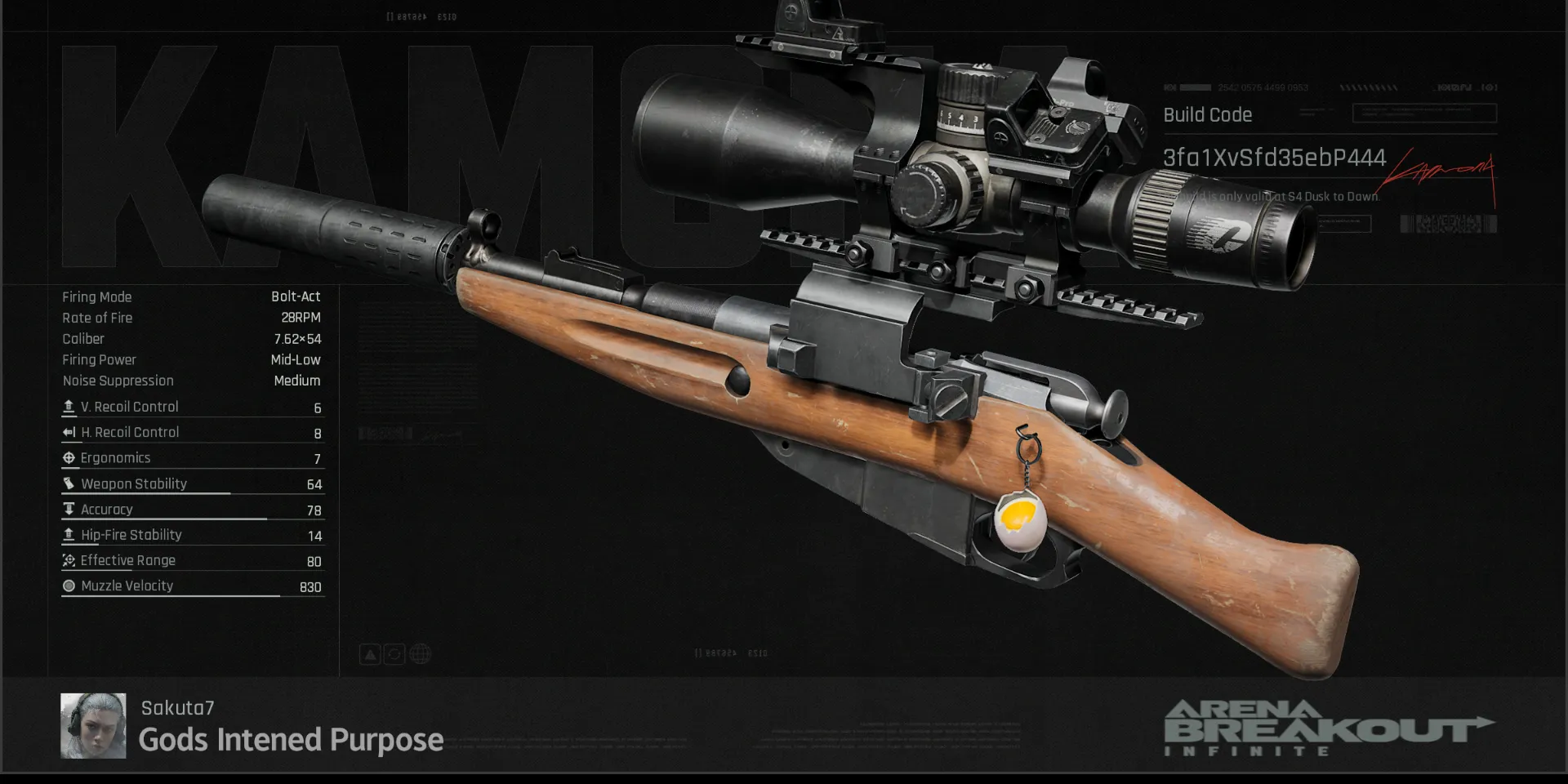Select the triangle warning square icon

pos(370,654)
